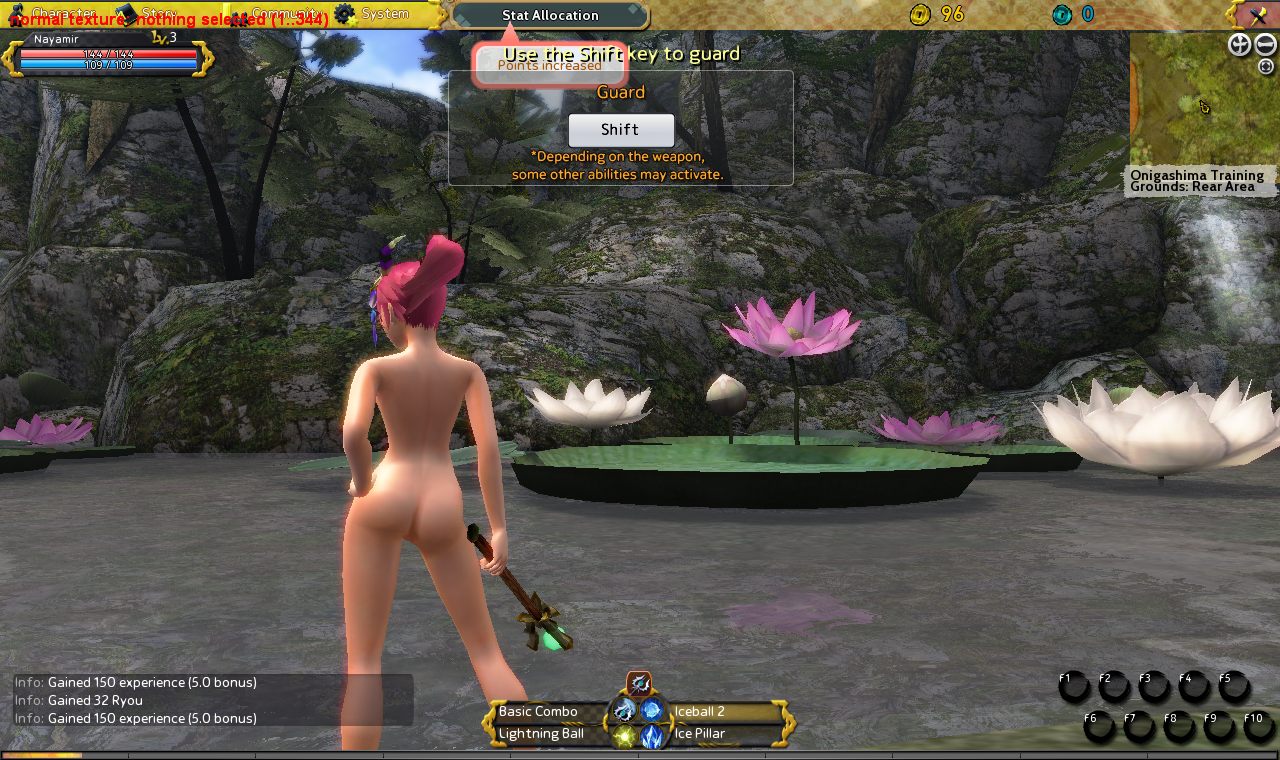
Task: Select the F10 quick slot
Action: (x=1259, y=727)
